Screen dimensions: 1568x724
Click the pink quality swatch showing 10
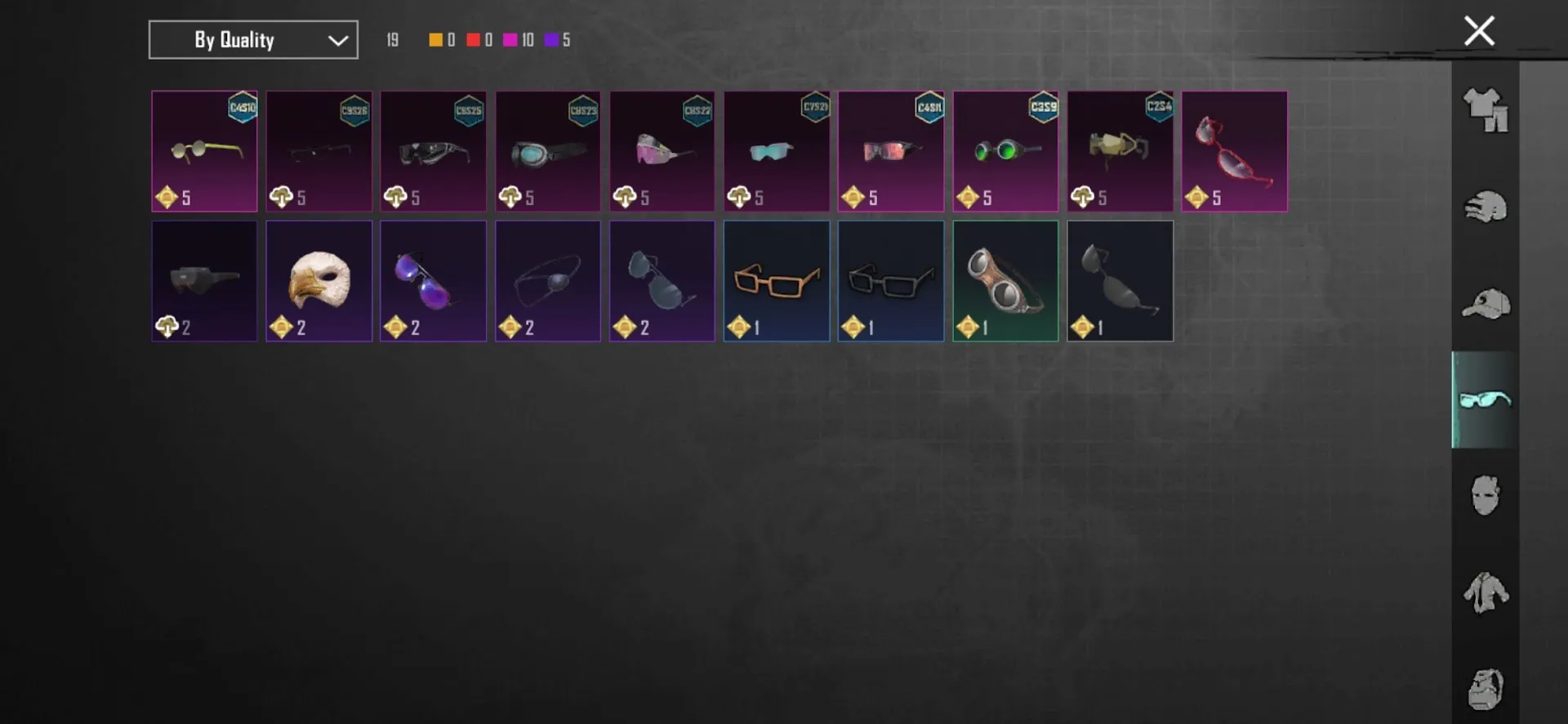[517, 39]
